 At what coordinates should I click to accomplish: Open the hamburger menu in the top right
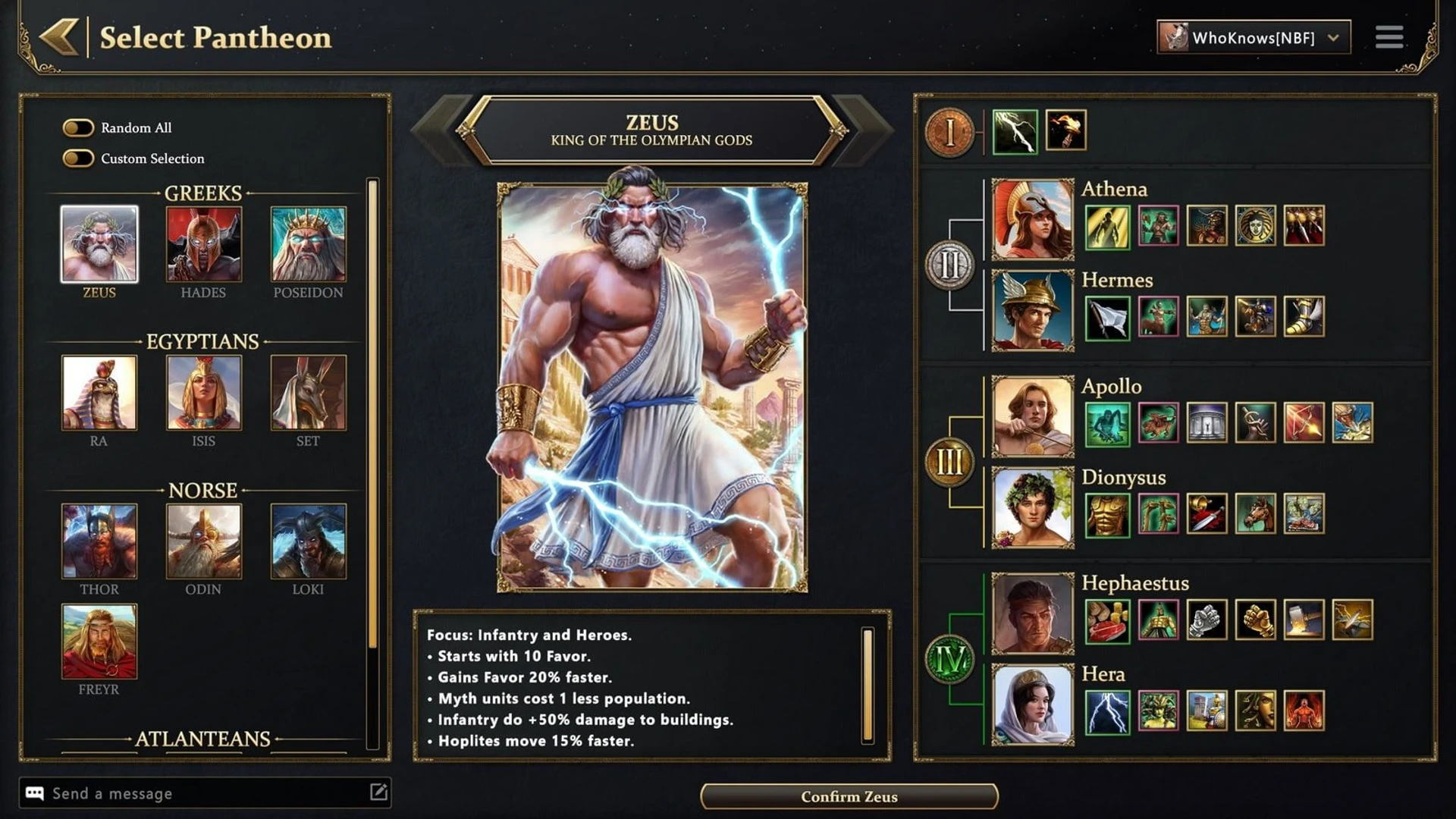click(1389, 36)
